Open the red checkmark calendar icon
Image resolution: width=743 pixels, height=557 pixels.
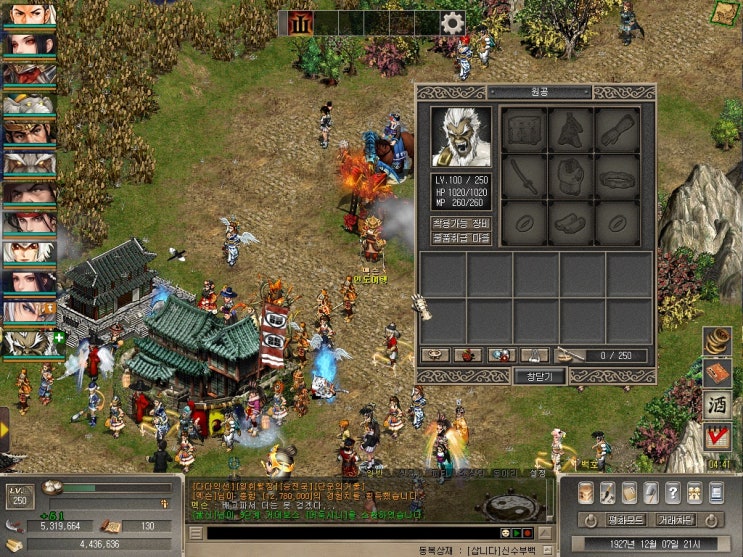pyautogui.click(x=717, y=437)
